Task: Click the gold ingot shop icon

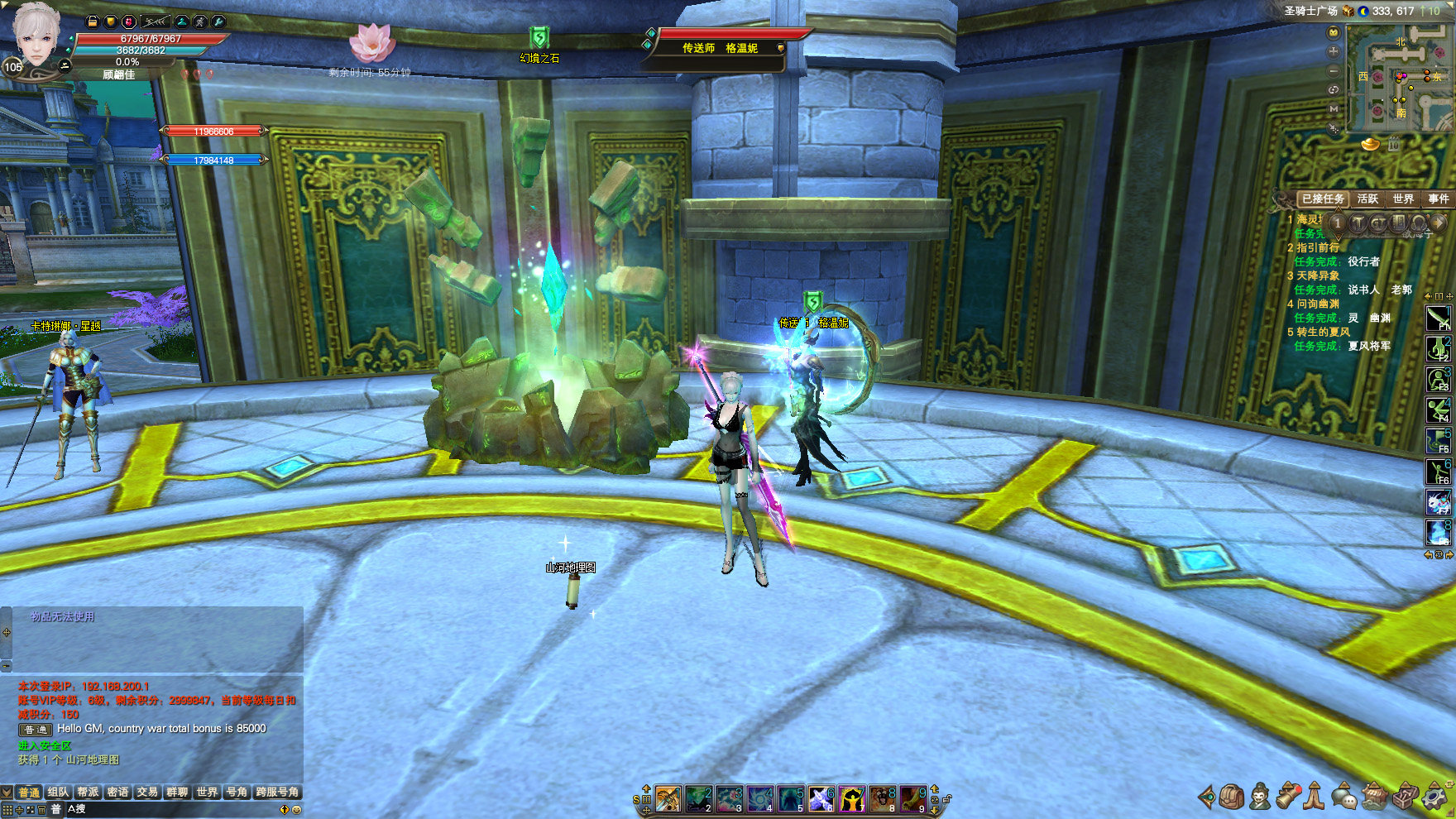Action: (1370, 145)
